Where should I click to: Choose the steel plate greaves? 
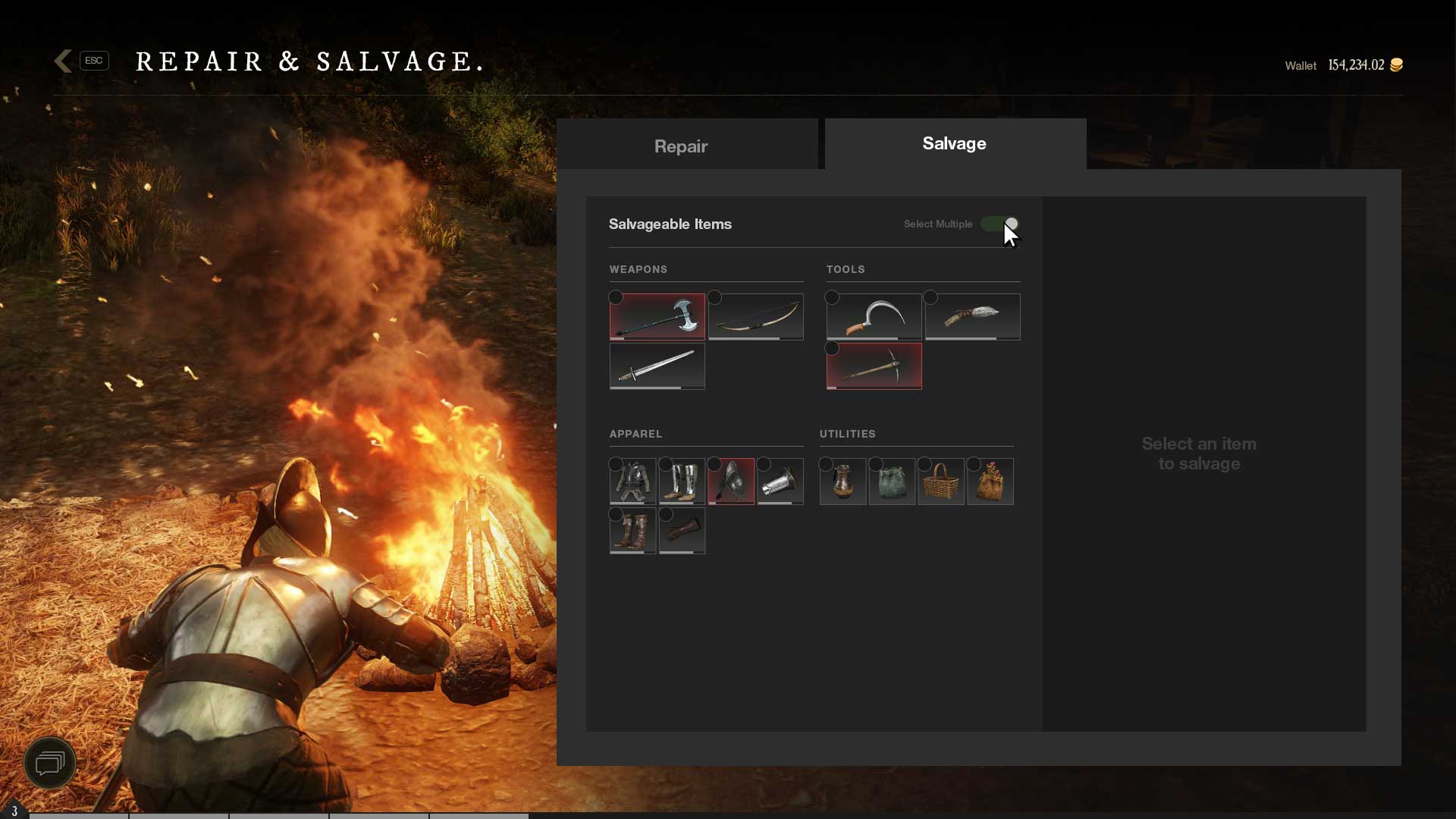pyautogui.click(x=682, y=482)
